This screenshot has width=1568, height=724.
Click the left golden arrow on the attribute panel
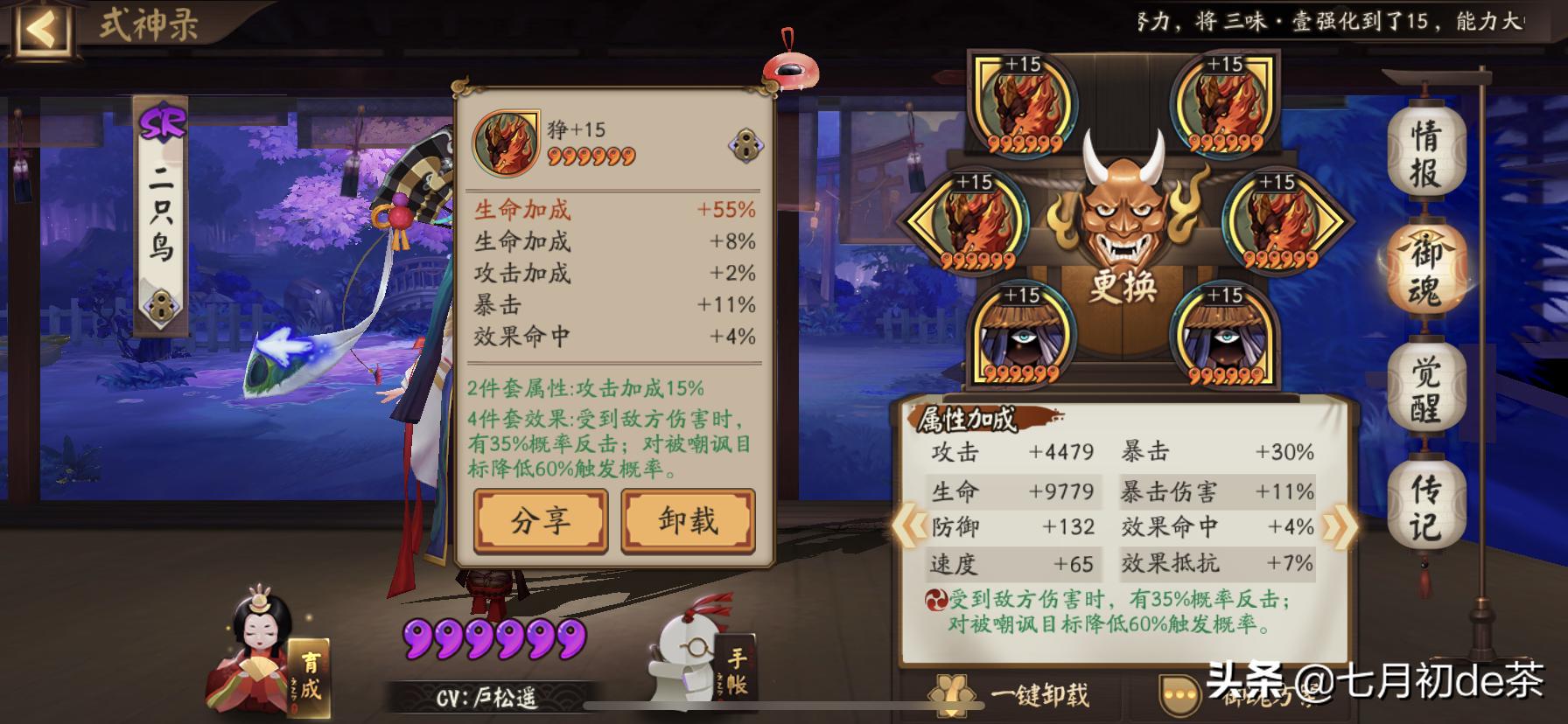point(910,526)
